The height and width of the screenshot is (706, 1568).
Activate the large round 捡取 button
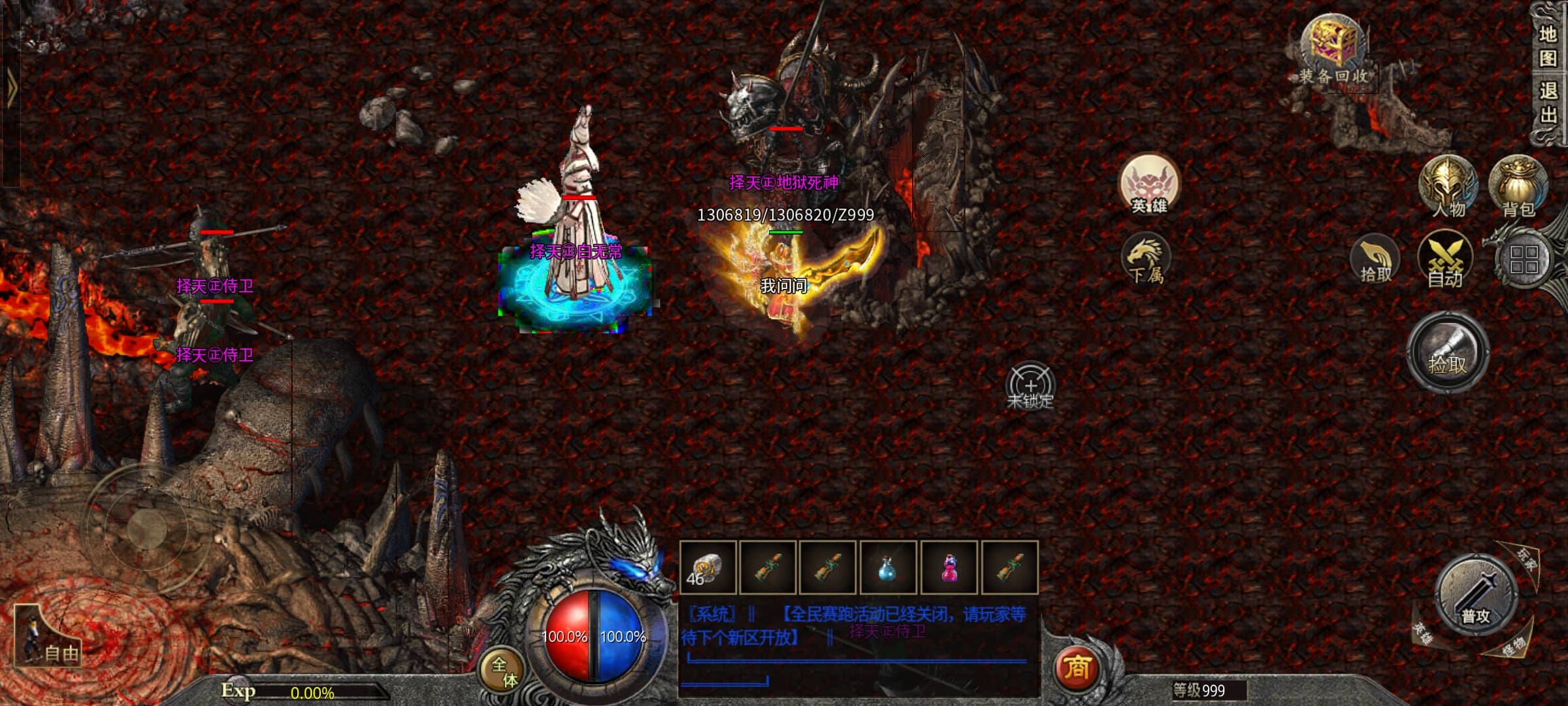coord(1447,353)
